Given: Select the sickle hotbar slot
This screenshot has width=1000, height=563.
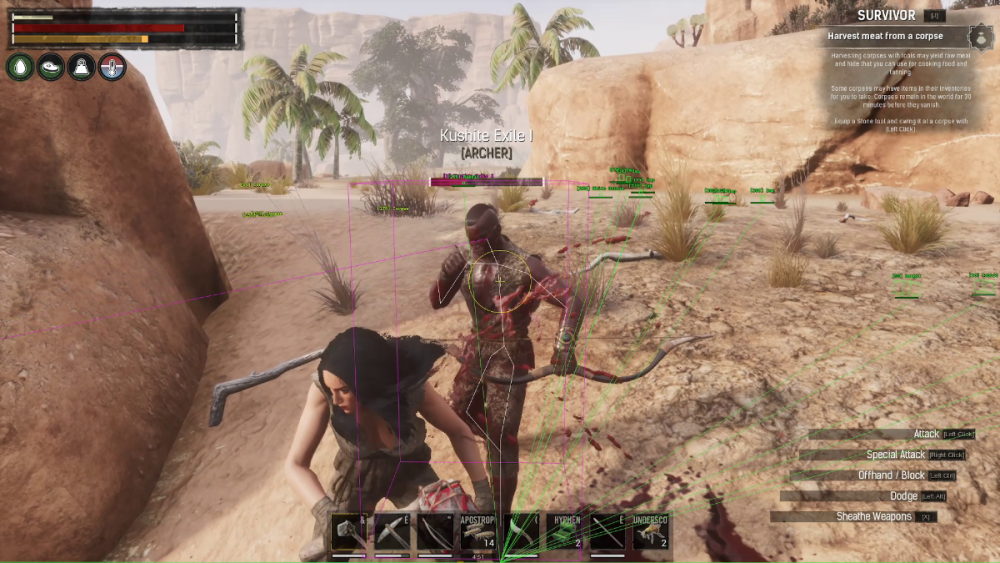Looking at the screenshot, I should coord(521,532).
